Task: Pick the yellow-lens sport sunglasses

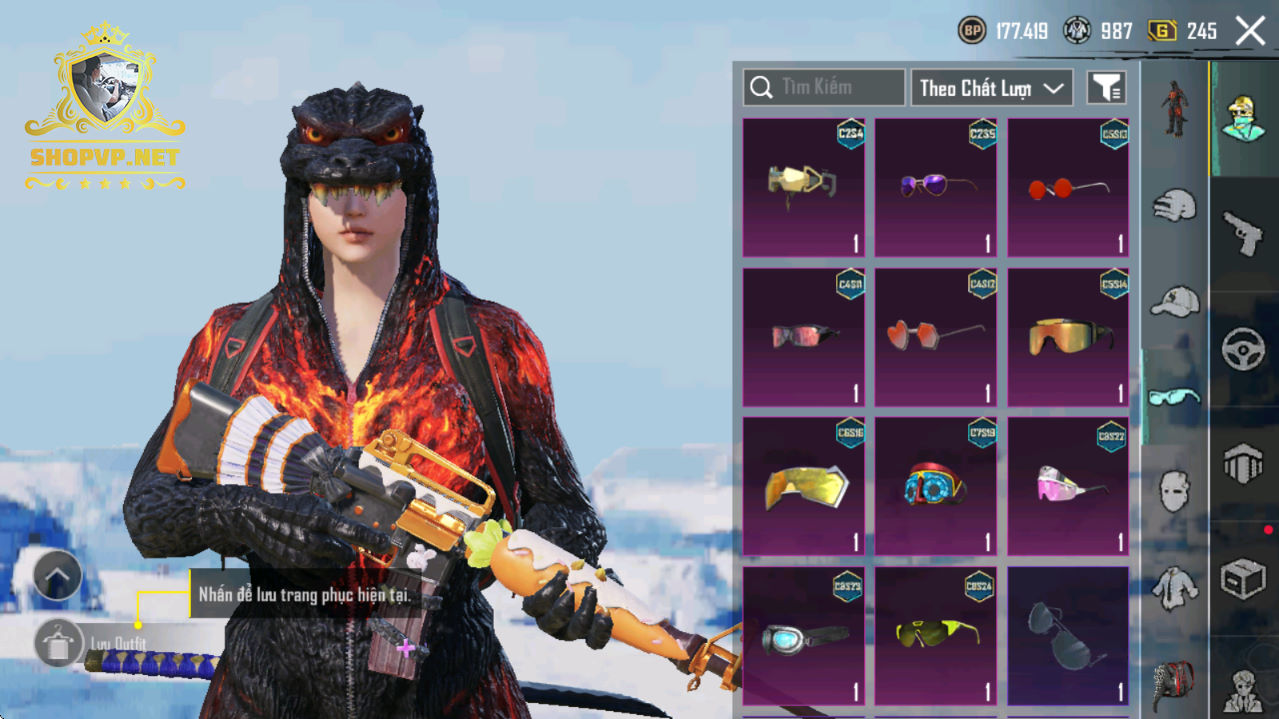Action: click(935, 635)
